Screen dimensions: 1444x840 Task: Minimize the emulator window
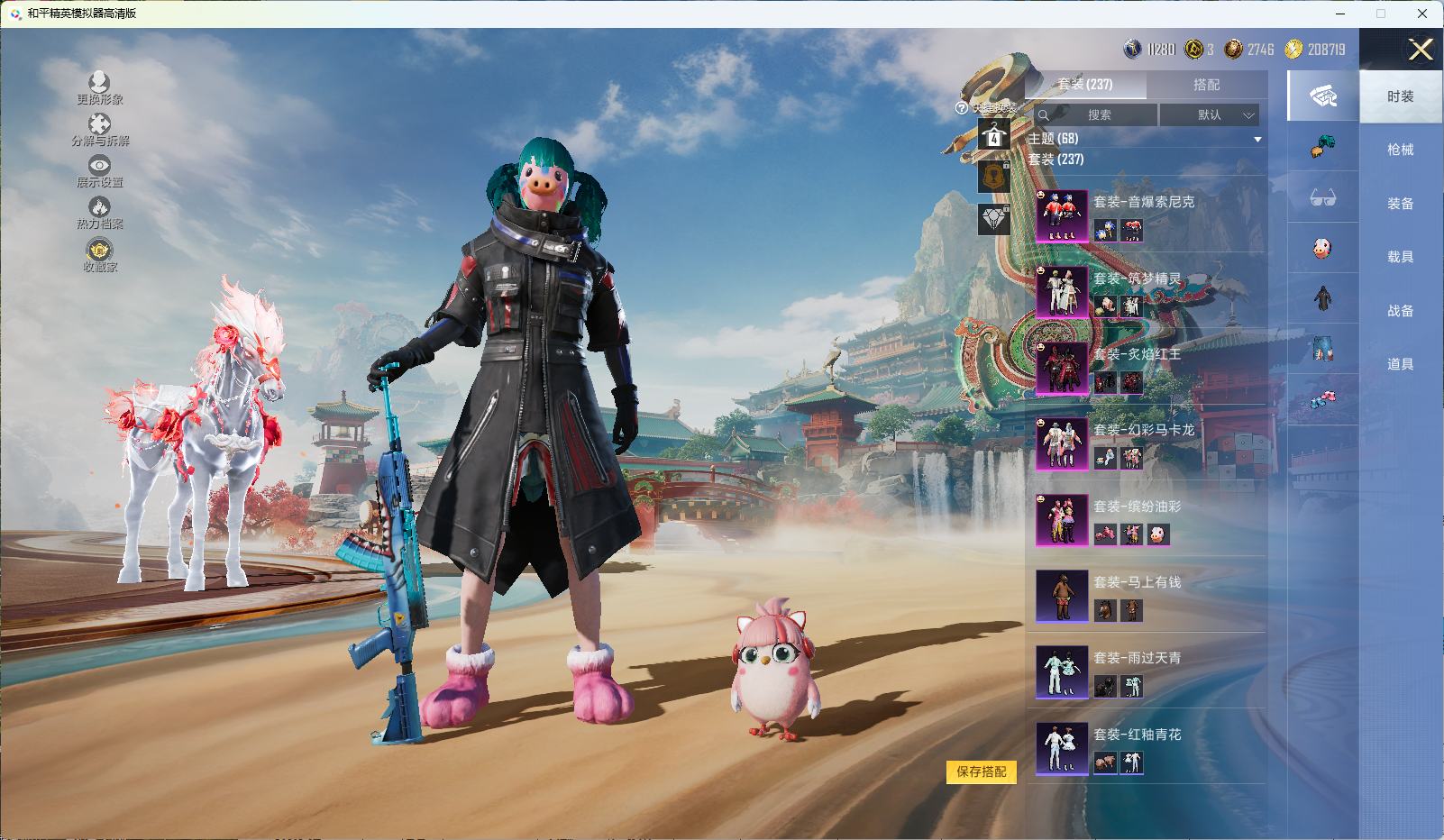1340,14
